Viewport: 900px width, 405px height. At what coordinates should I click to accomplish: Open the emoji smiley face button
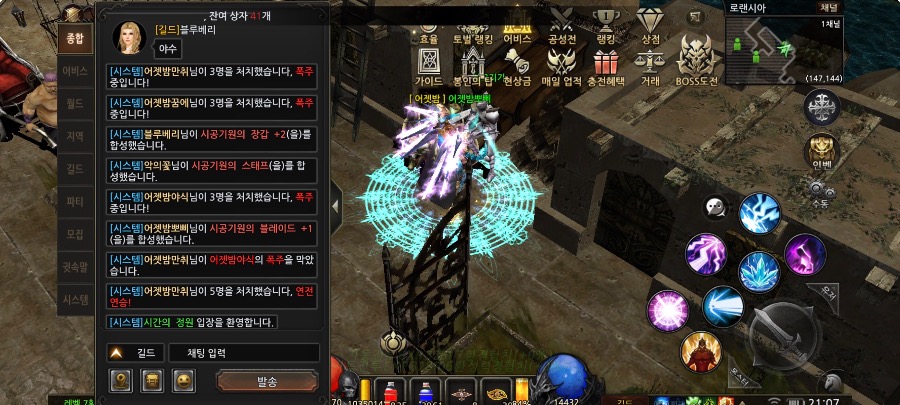(184, 380)
